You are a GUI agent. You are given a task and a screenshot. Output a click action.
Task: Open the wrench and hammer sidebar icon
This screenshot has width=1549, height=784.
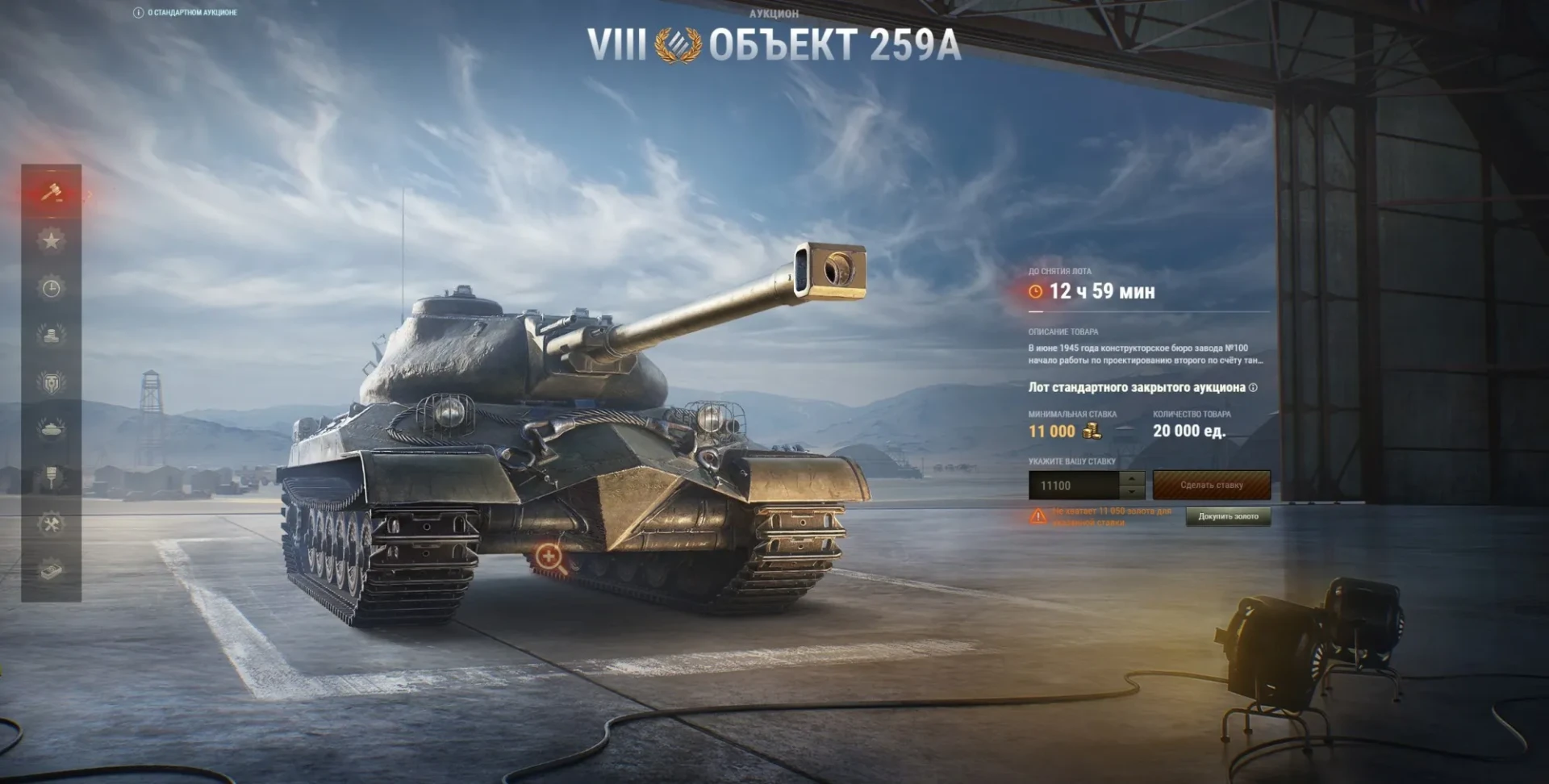pyautogui.click(x=52, y=524)
